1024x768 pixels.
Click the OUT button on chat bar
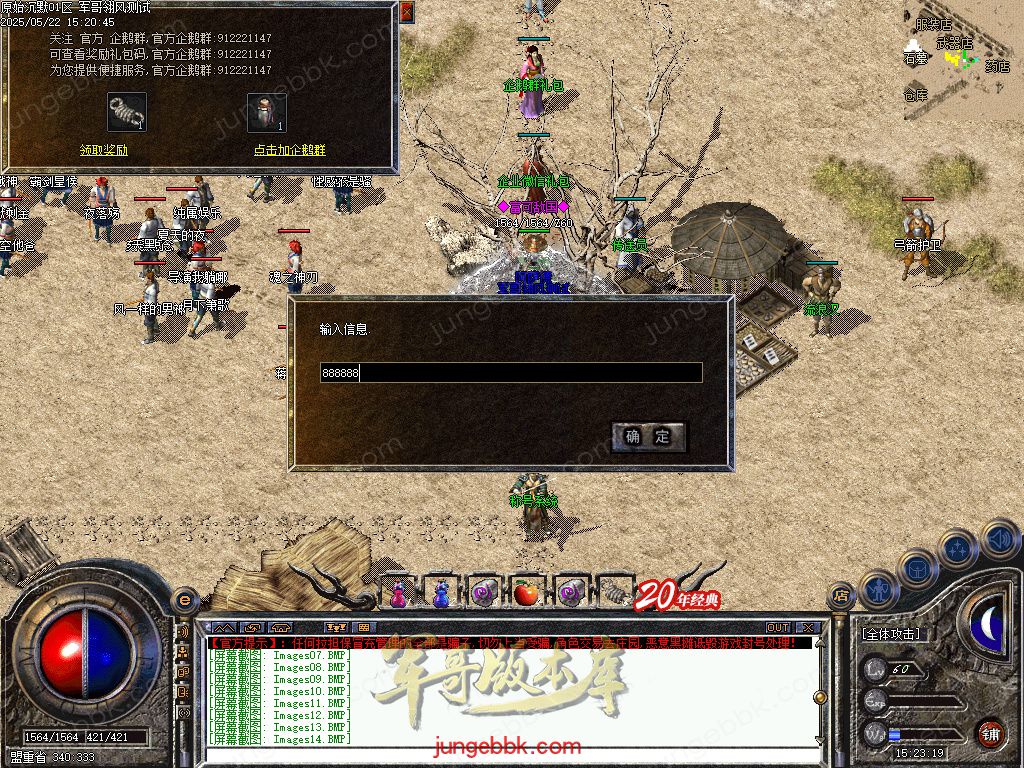tap(777, 628)
